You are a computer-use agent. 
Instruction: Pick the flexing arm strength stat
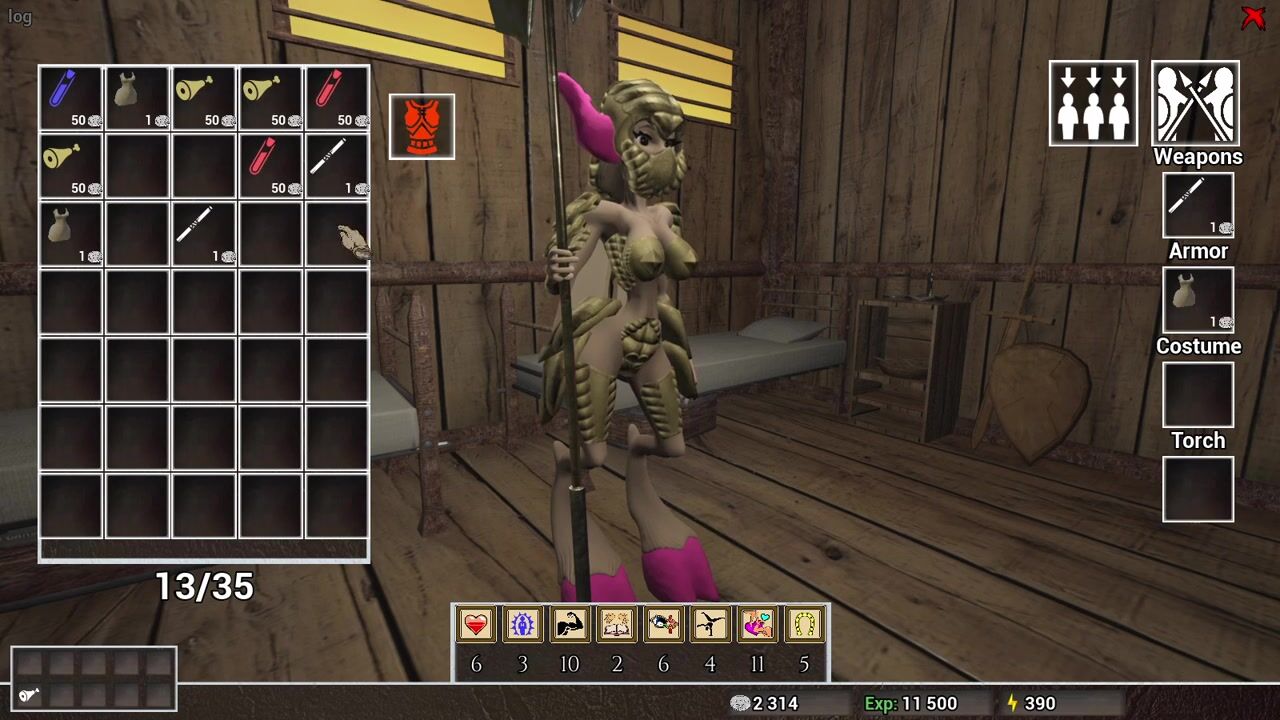click(570, 625)
